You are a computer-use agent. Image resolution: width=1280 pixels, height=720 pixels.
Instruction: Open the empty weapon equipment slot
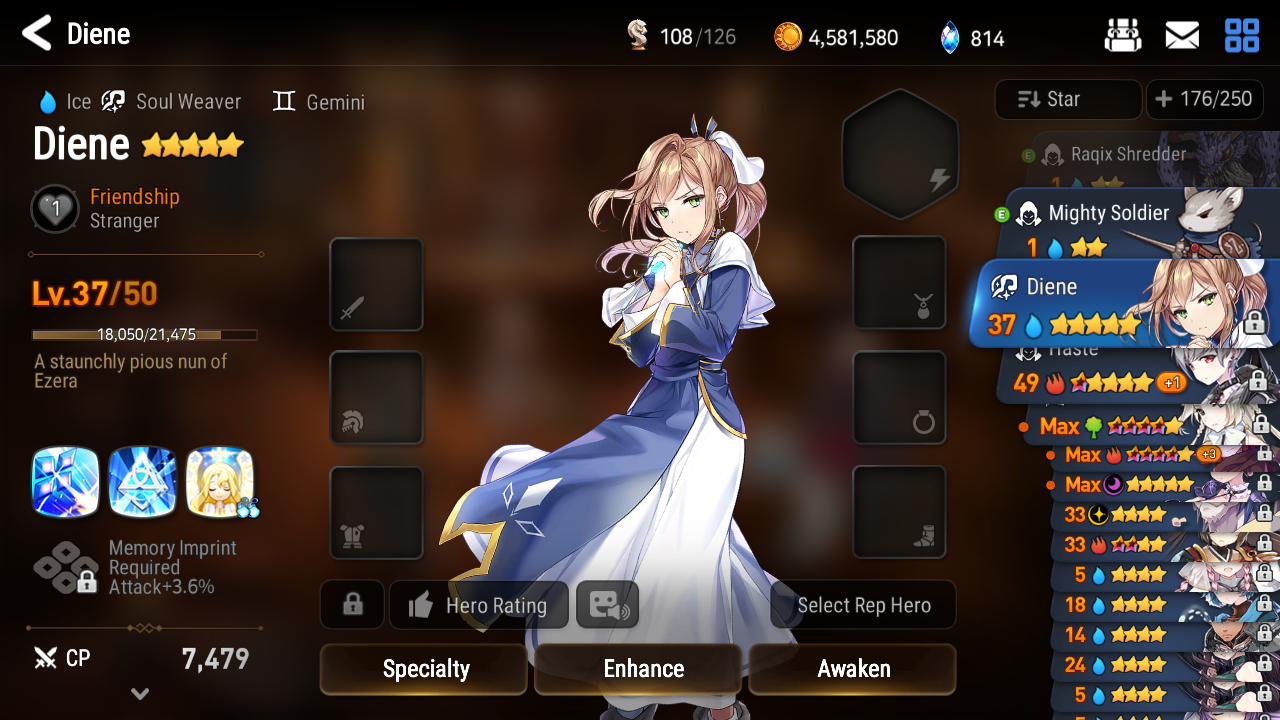click(x=376, y=284)
